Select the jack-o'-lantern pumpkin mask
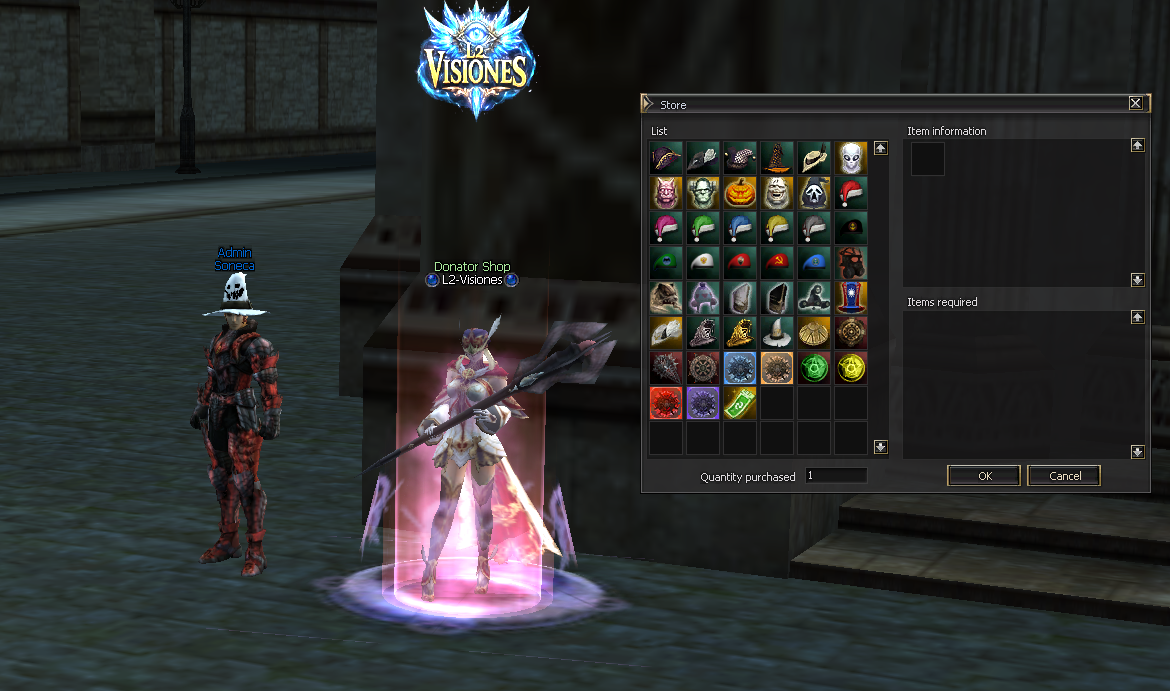Image resolution: width=1170 pixels, height=691 pixels. coord(740,193)
